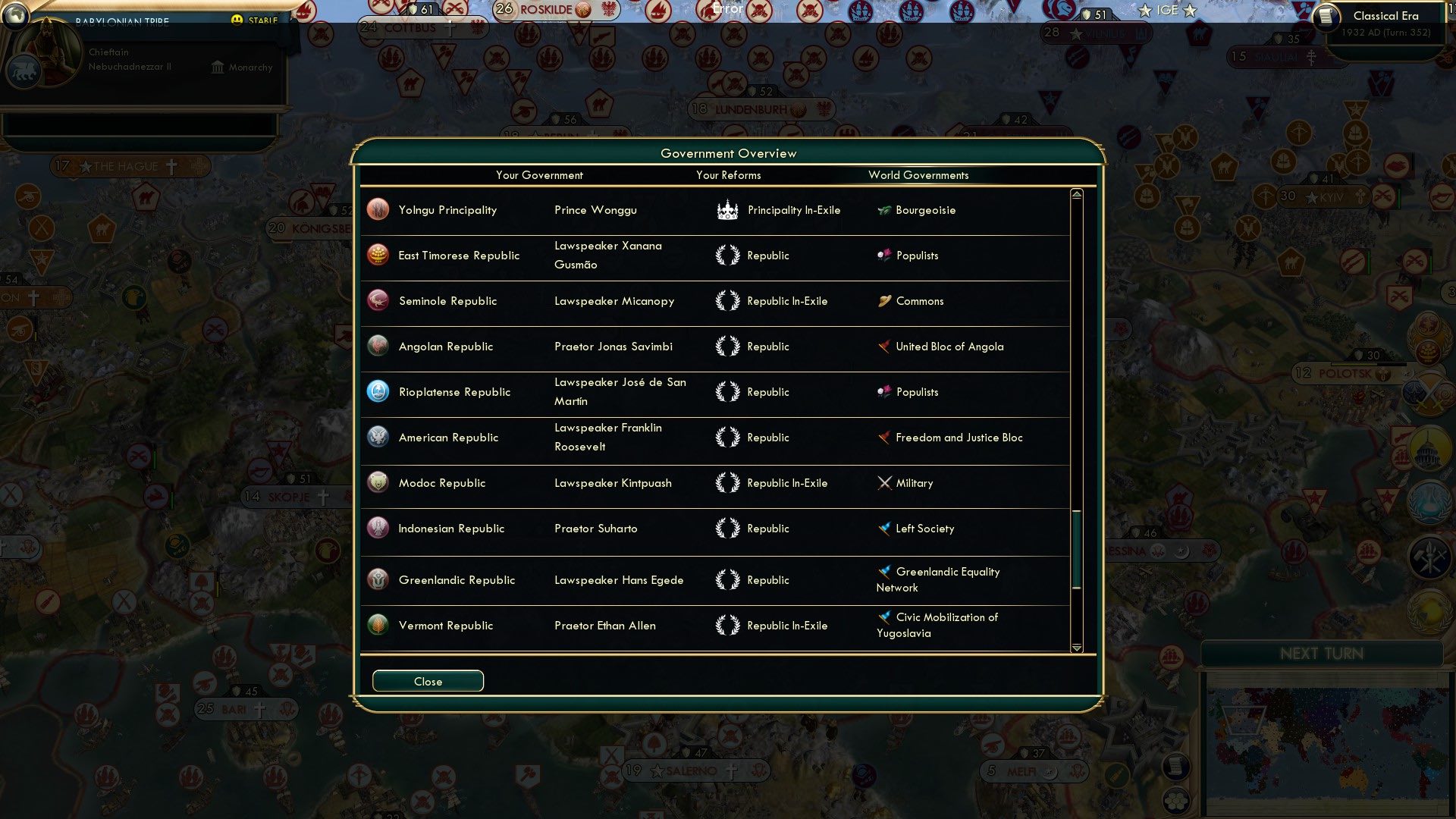Click the Commons flag icon beside Seminole Republic

883,301
